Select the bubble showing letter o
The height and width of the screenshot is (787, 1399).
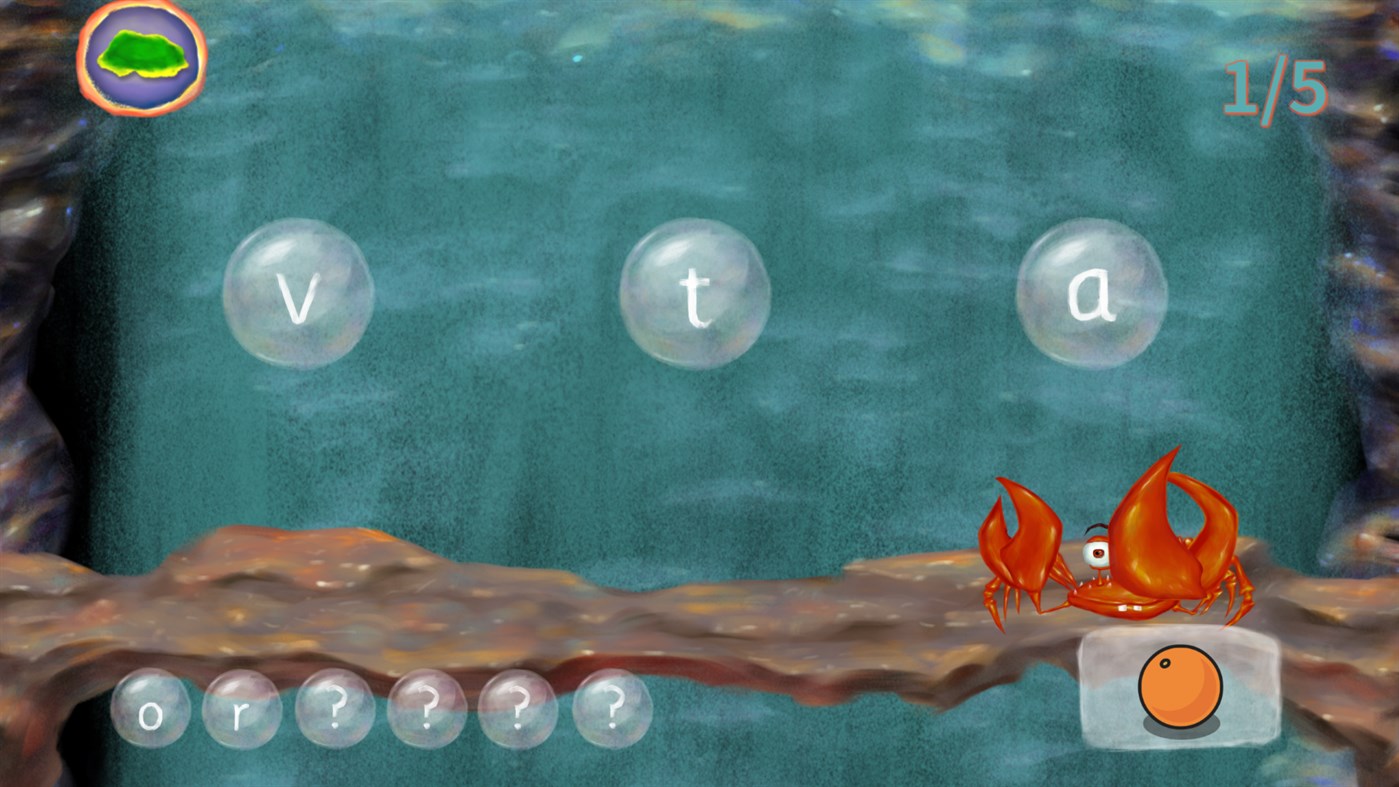point(152,709)
